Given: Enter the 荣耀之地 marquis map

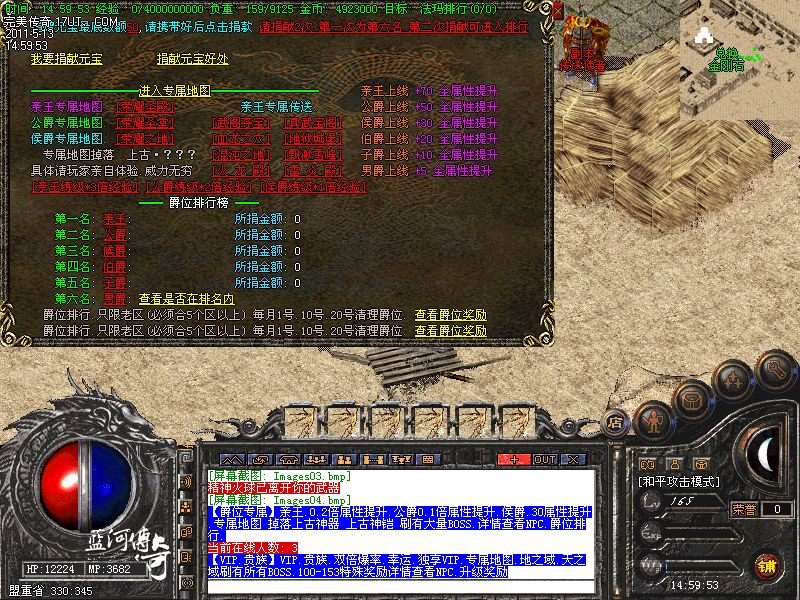Looking at the screenshot, I should click(145, 138).
